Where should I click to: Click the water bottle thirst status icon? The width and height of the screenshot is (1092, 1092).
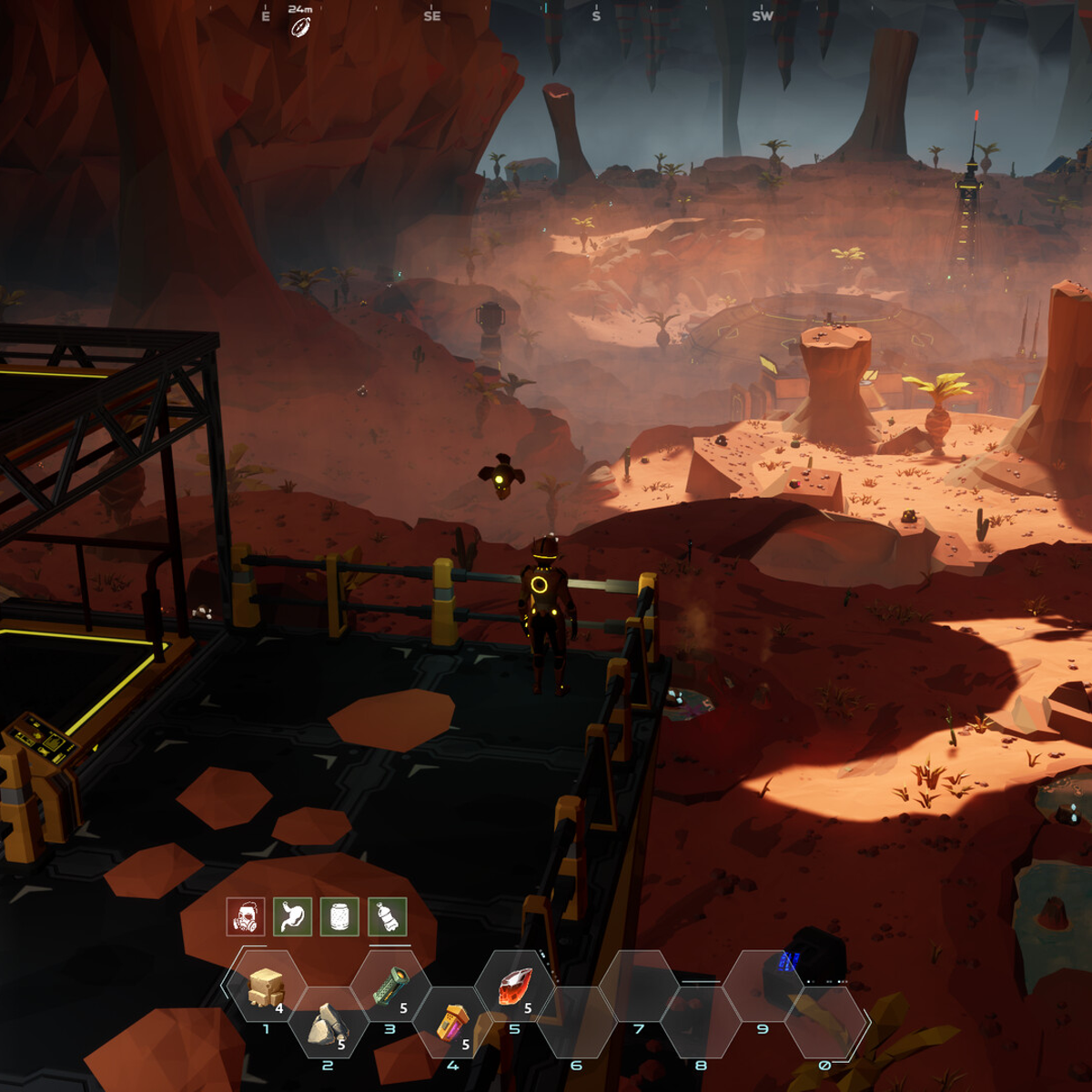coord(387,917)
